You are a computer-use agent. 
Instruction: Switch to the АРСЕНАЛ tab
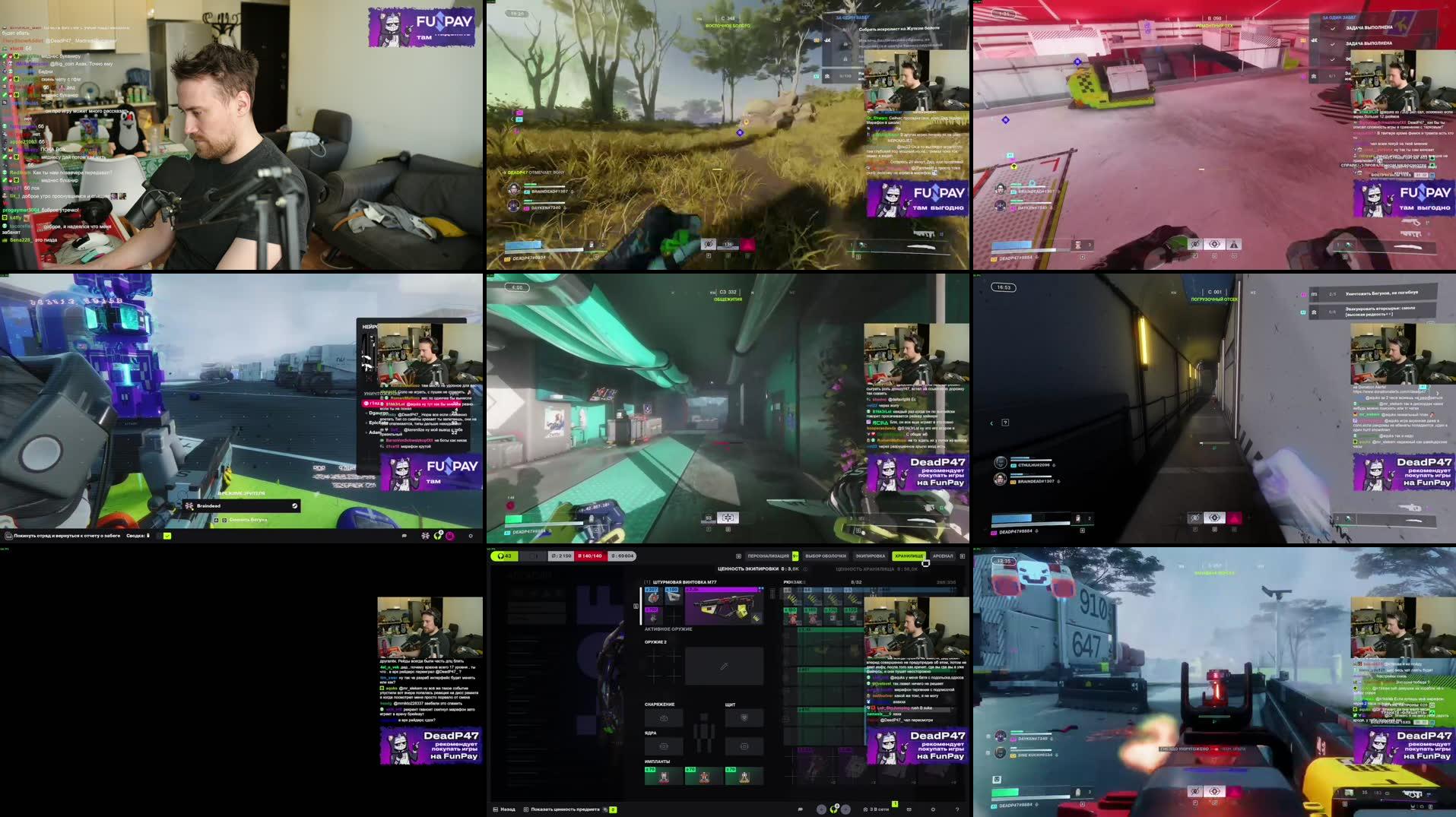(943, 556)
